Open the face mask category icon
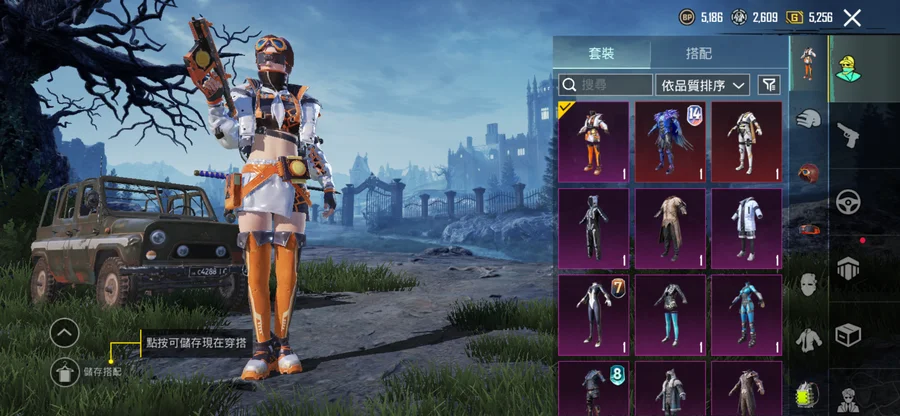The width and height of the screenshot is (900, 416). [x=808, y=285]
